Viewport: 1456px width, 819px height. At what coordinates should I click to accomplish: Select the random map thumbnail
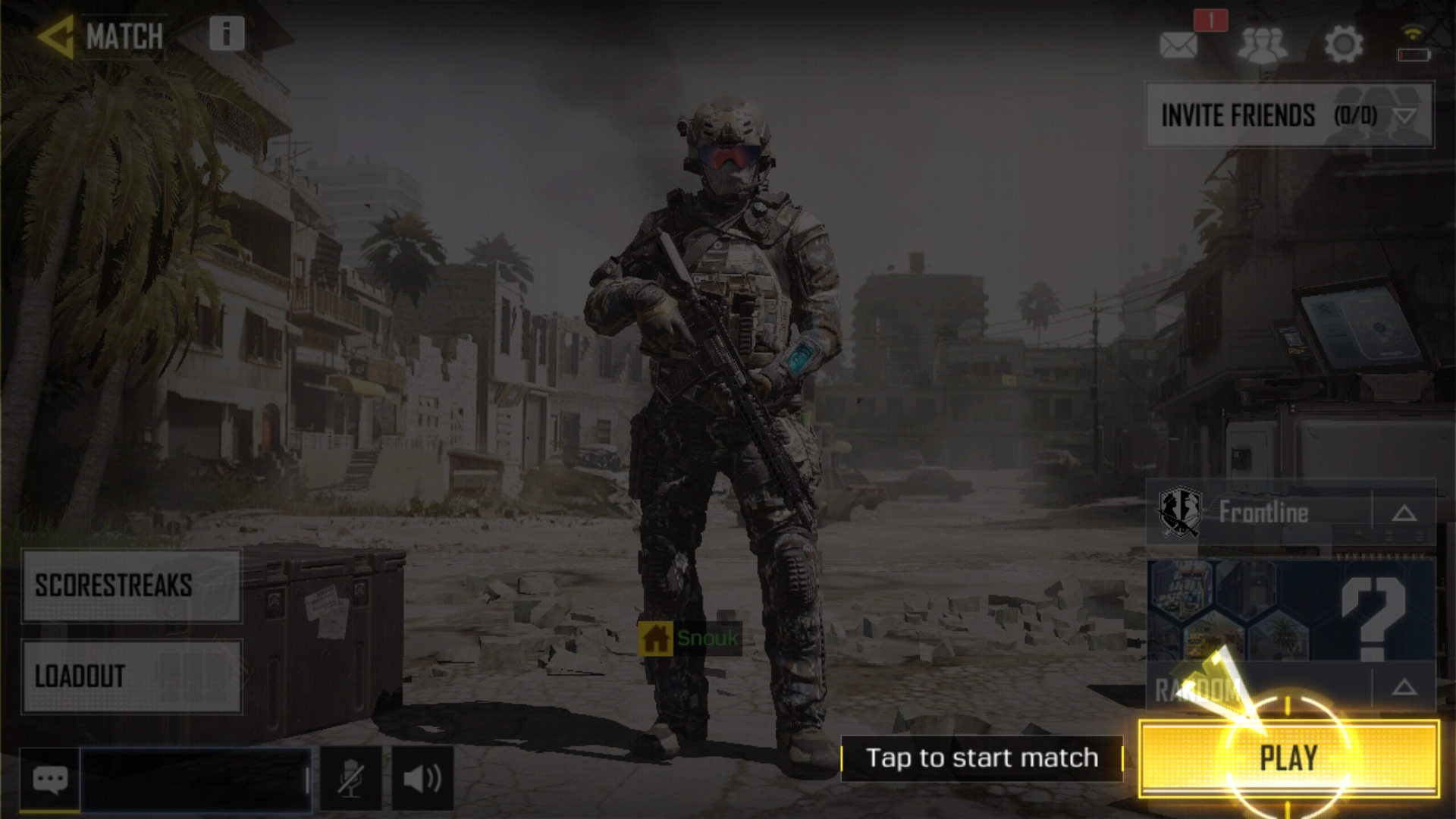1291,610
